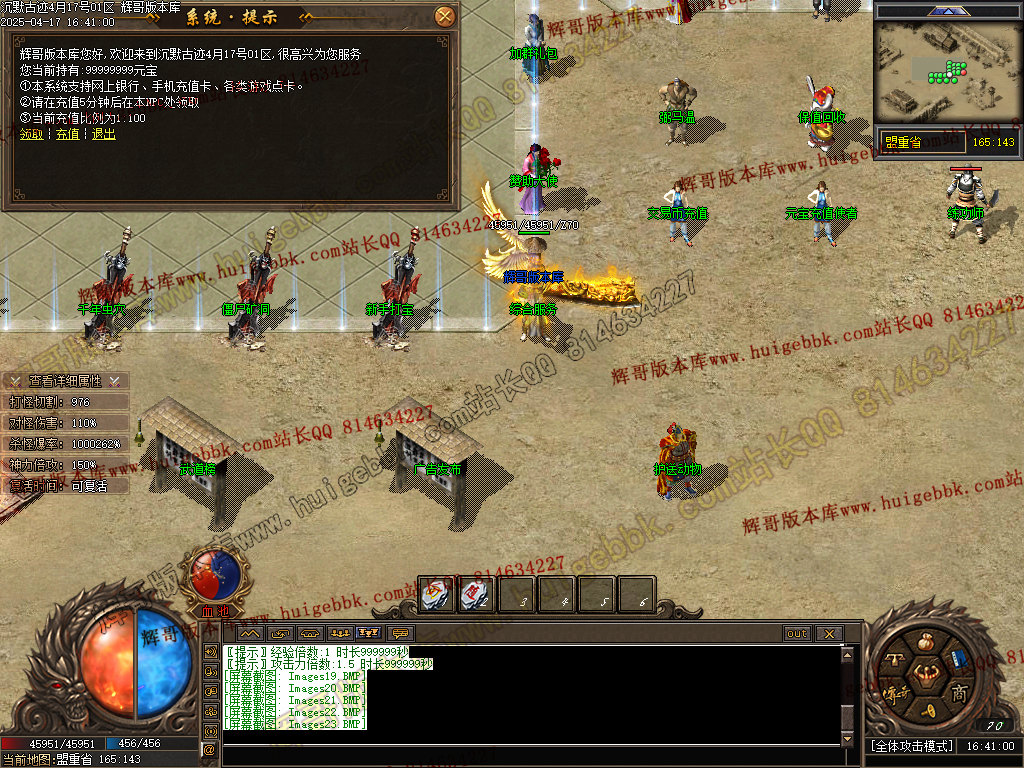
Task: Choose the 领取 option in the dialog
Action: (x=31, y=134)
